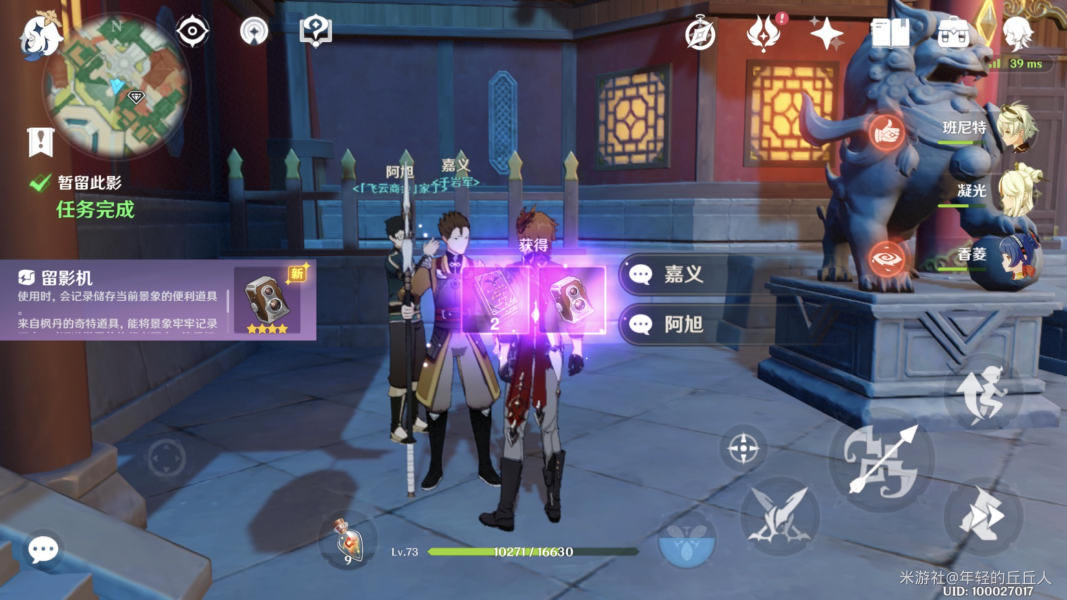The image size is (1067, 600).
Task: Open the Paimon menu icon
Action: tap(40, 34)
